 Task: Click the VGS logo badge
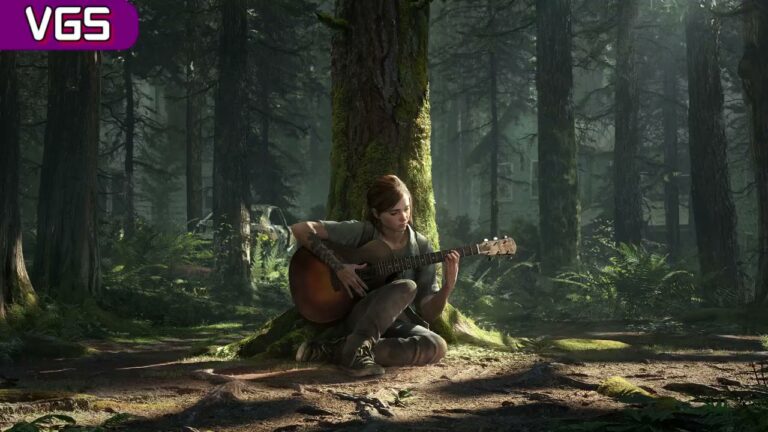[66, 23]
